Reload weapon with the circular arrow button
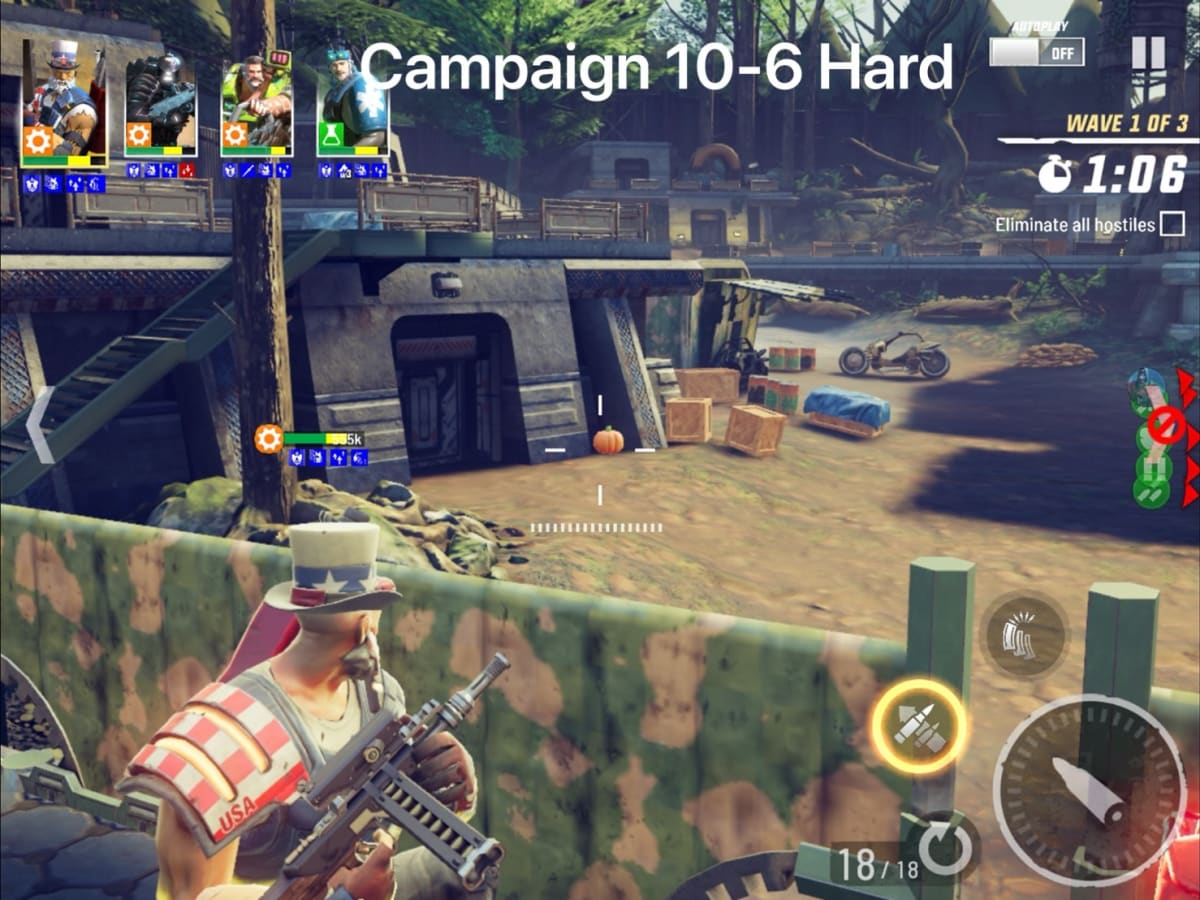The height and width of the screenshot is (900, 1200). [943, 848]
